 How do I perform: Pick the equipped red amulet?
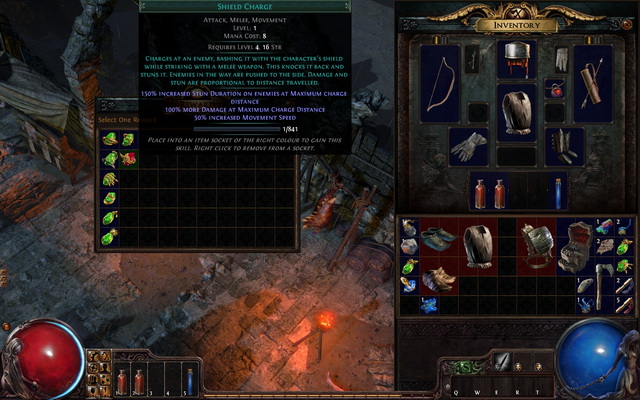point(554,89)
